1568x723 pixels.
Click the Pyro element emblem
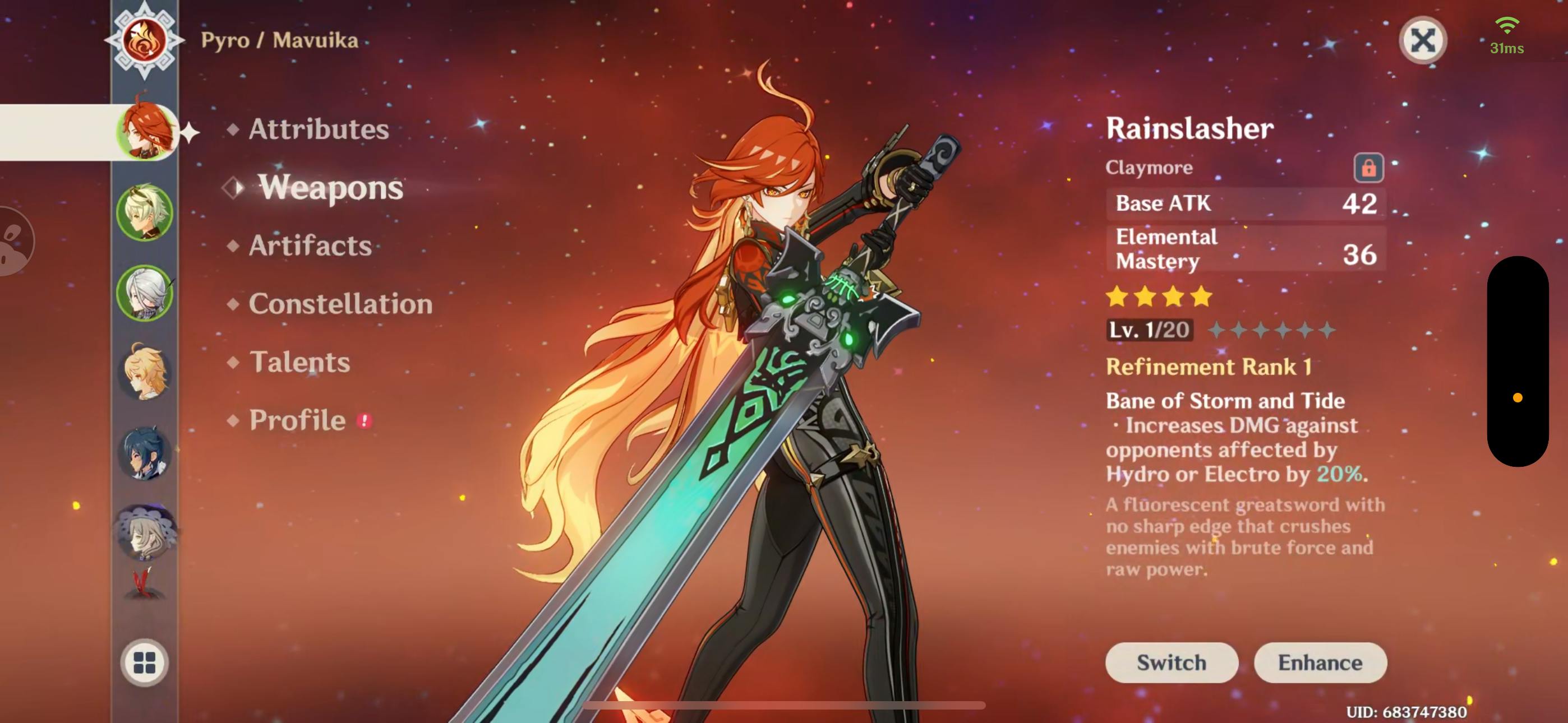144,40
